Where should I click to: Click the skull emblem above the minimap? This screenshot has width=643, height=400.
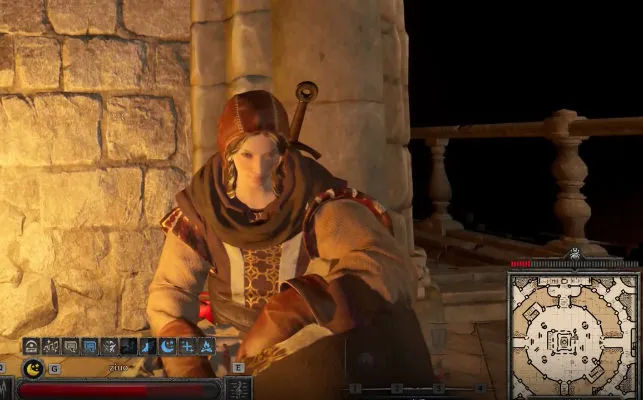pyautogui.click(x=578, y=256)
